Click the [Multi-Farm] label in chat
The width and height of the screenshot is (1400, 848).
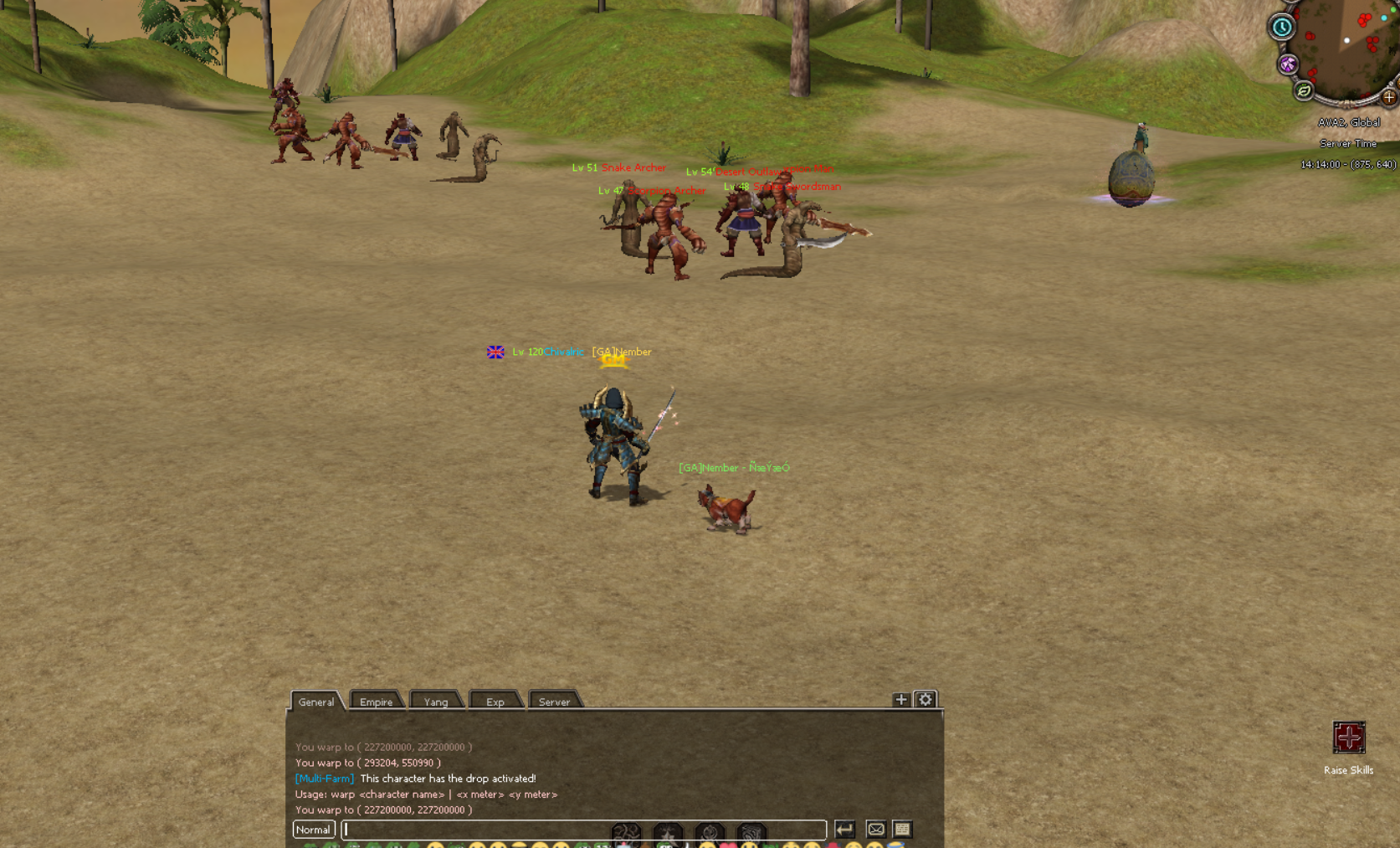click(x=324, y=779)
